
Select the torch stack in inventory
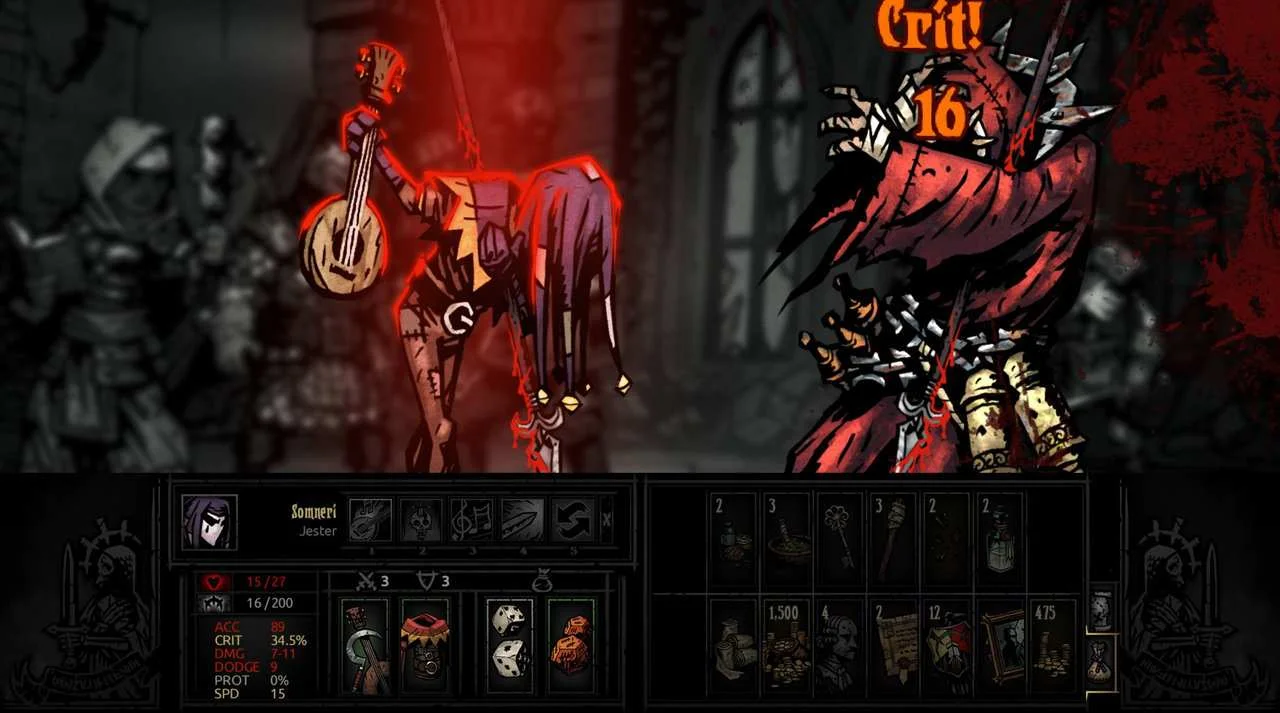[x=893, y=539]
